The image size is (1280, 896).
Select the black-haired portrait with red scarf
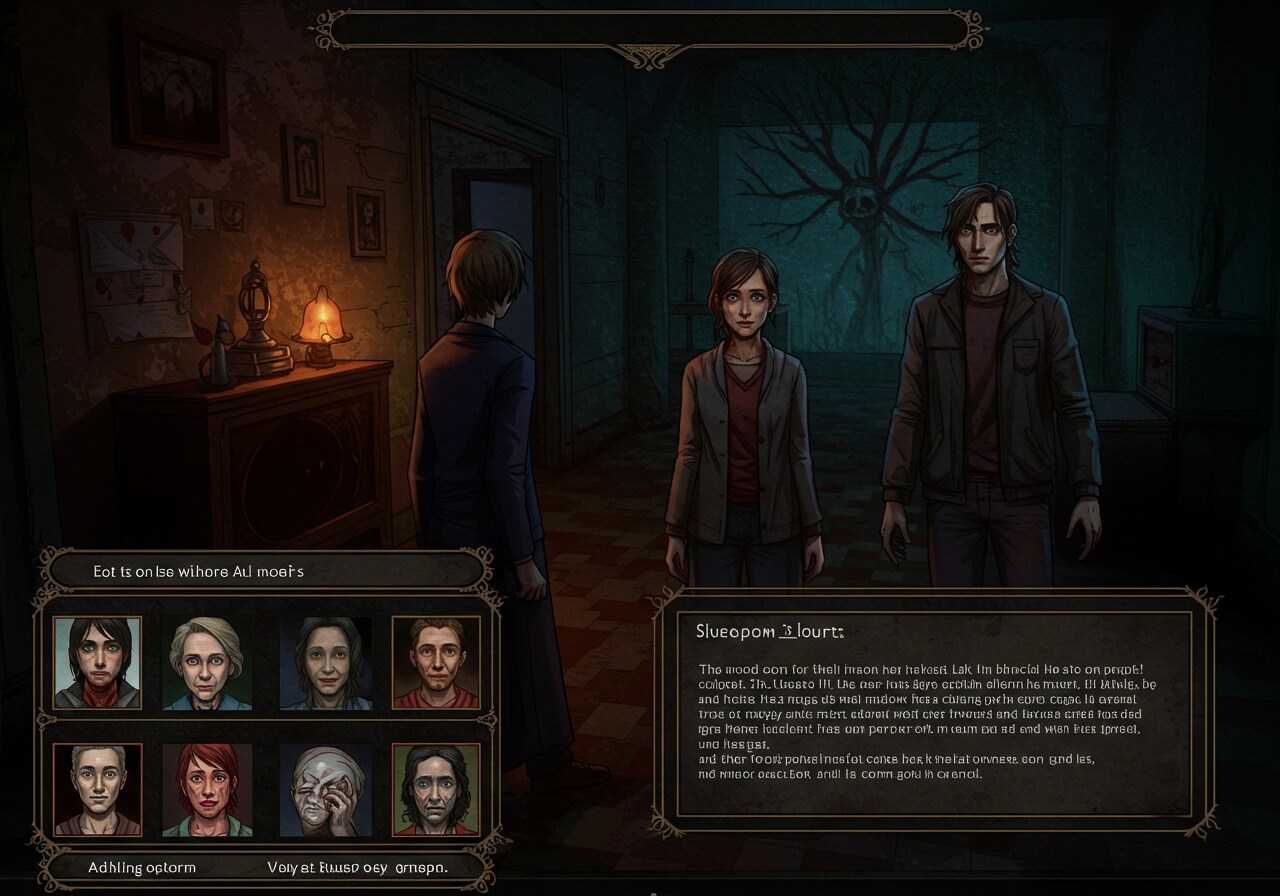[97, 662]
